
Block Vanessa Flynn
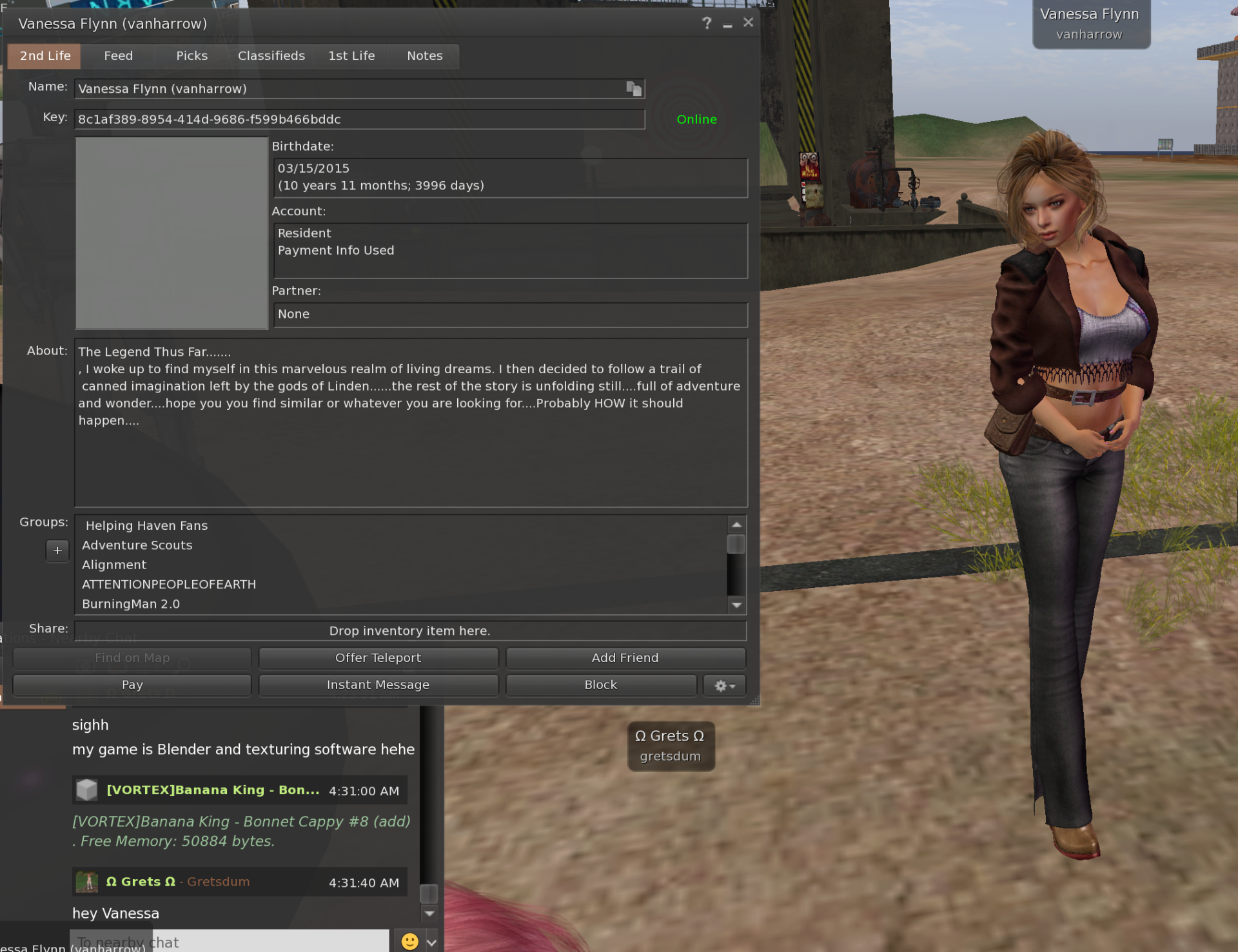(x=600, y=685)
